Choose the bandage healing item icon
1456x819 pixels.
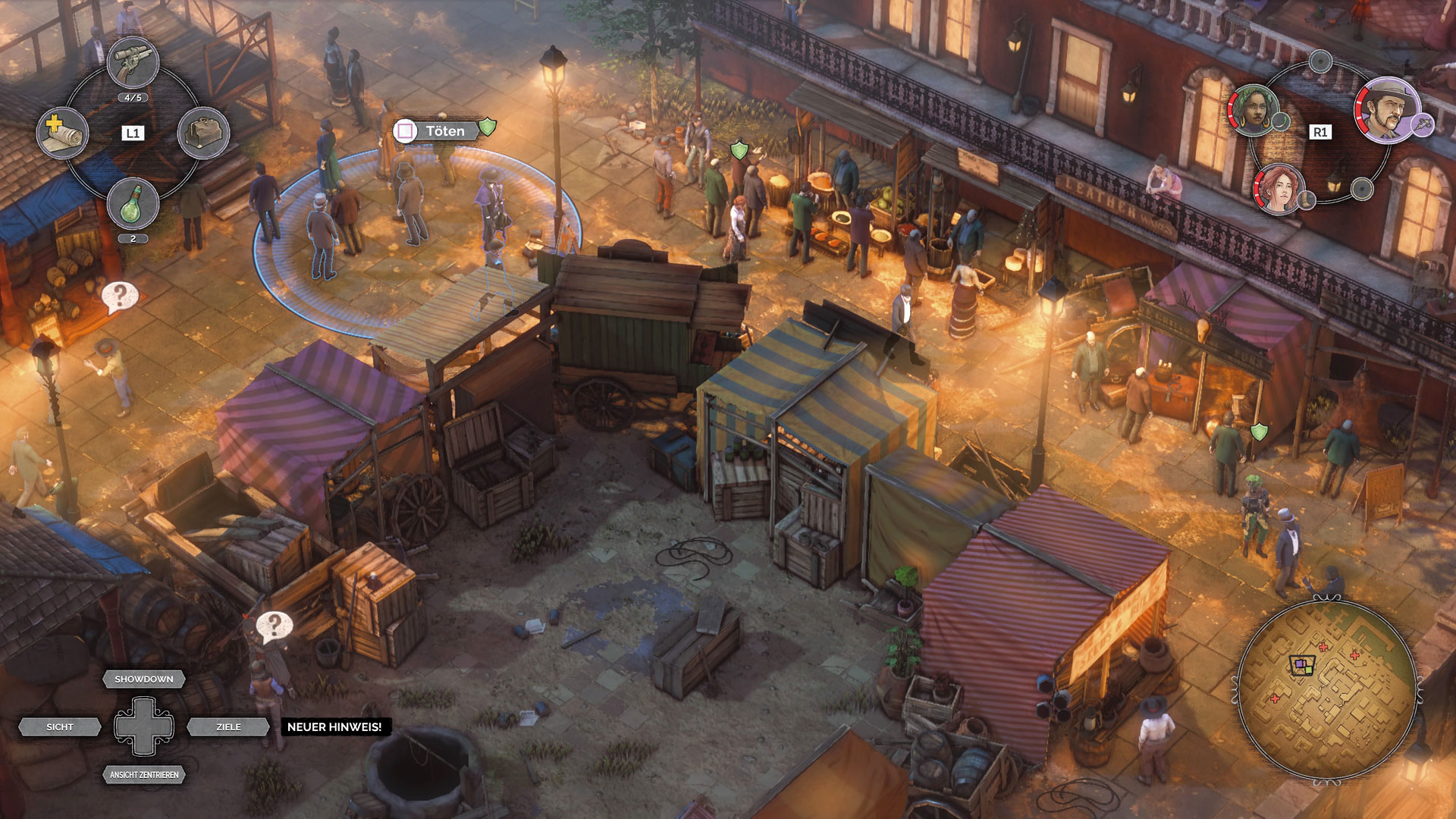63,133
